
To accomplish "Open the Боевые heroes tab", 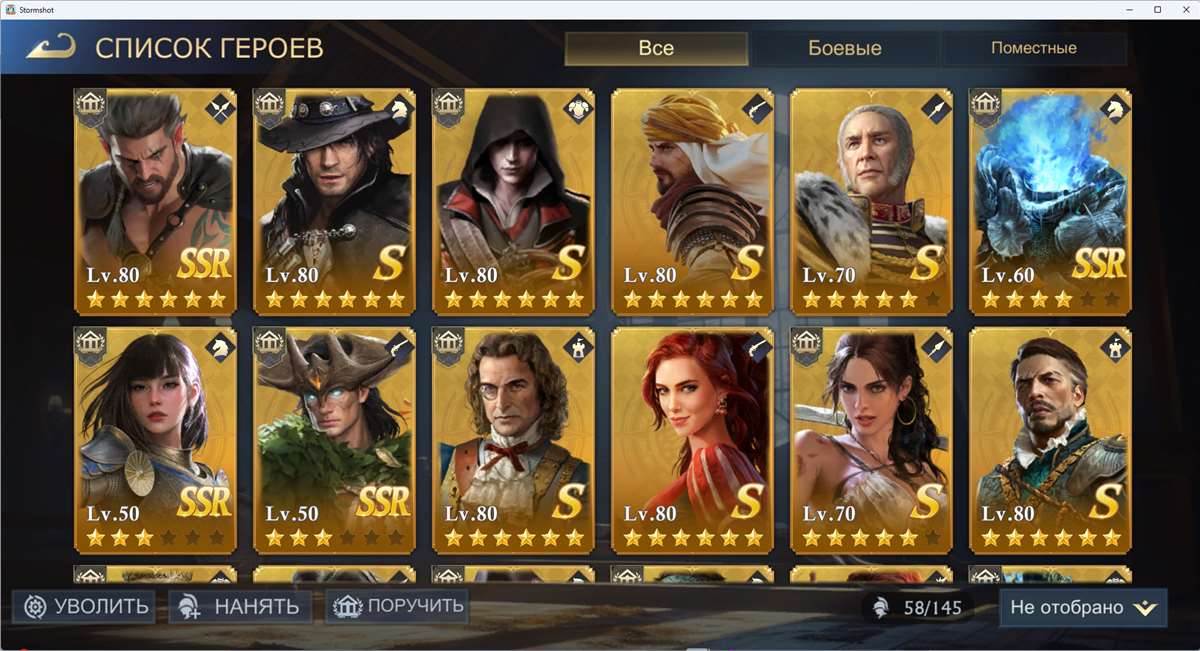I will (x=844, y=48).
